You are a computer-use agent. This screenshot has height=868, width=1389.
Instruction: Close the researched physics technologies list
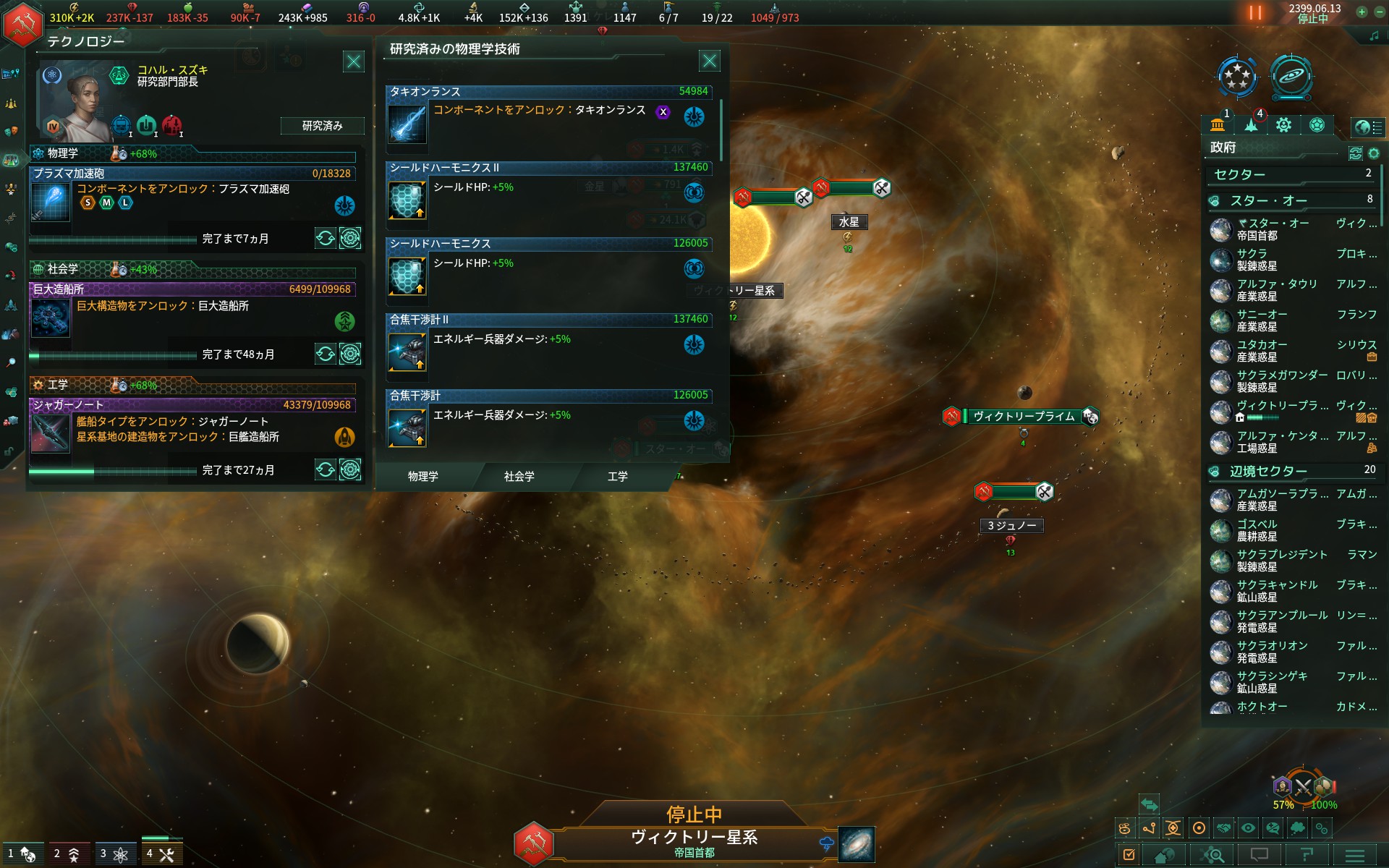click(x=710, y=61)
